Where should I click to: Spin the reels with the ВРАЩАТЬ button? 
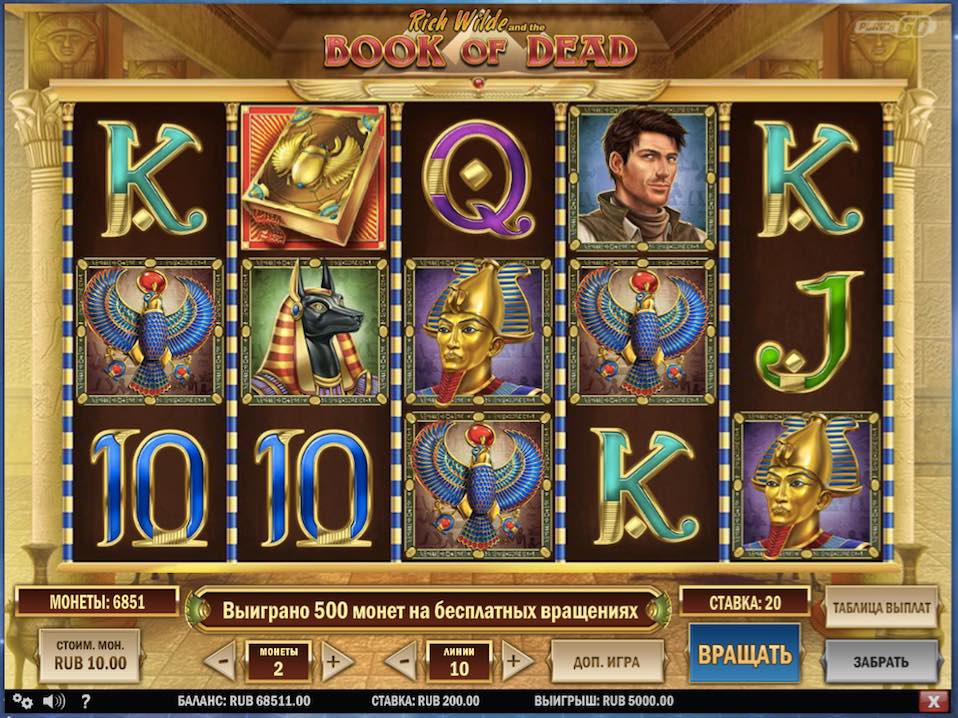pyautogui.click(x=744, y=655)
